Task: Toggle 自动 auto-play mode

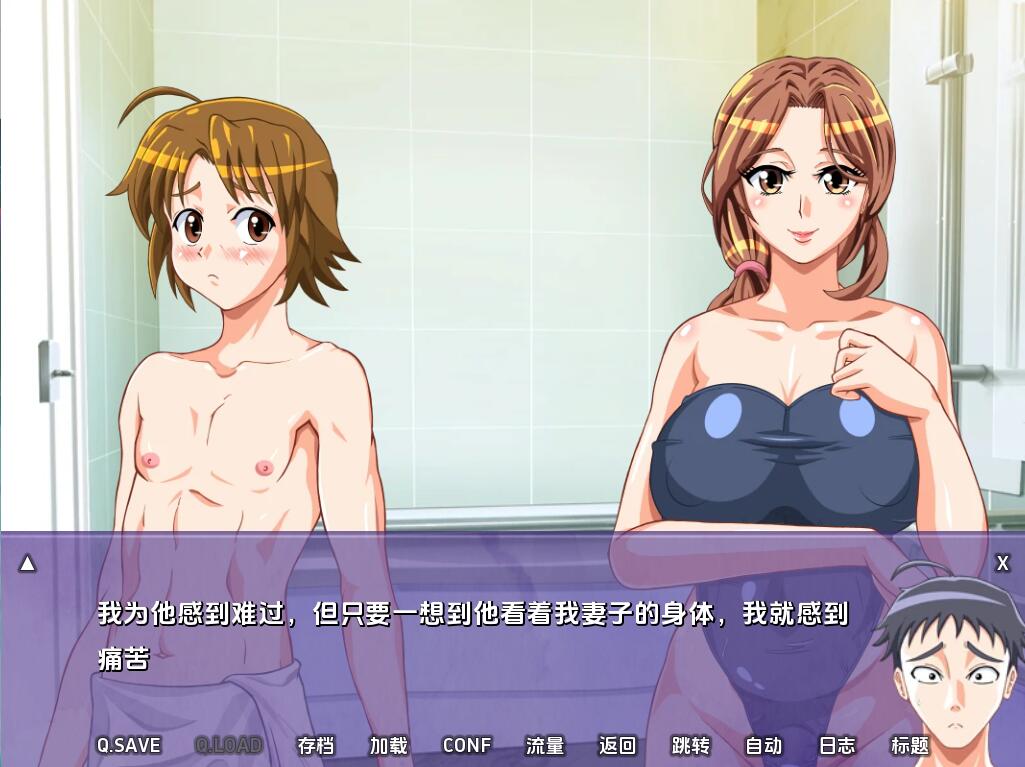Action: pyautogui.click(x=763, y=745)
